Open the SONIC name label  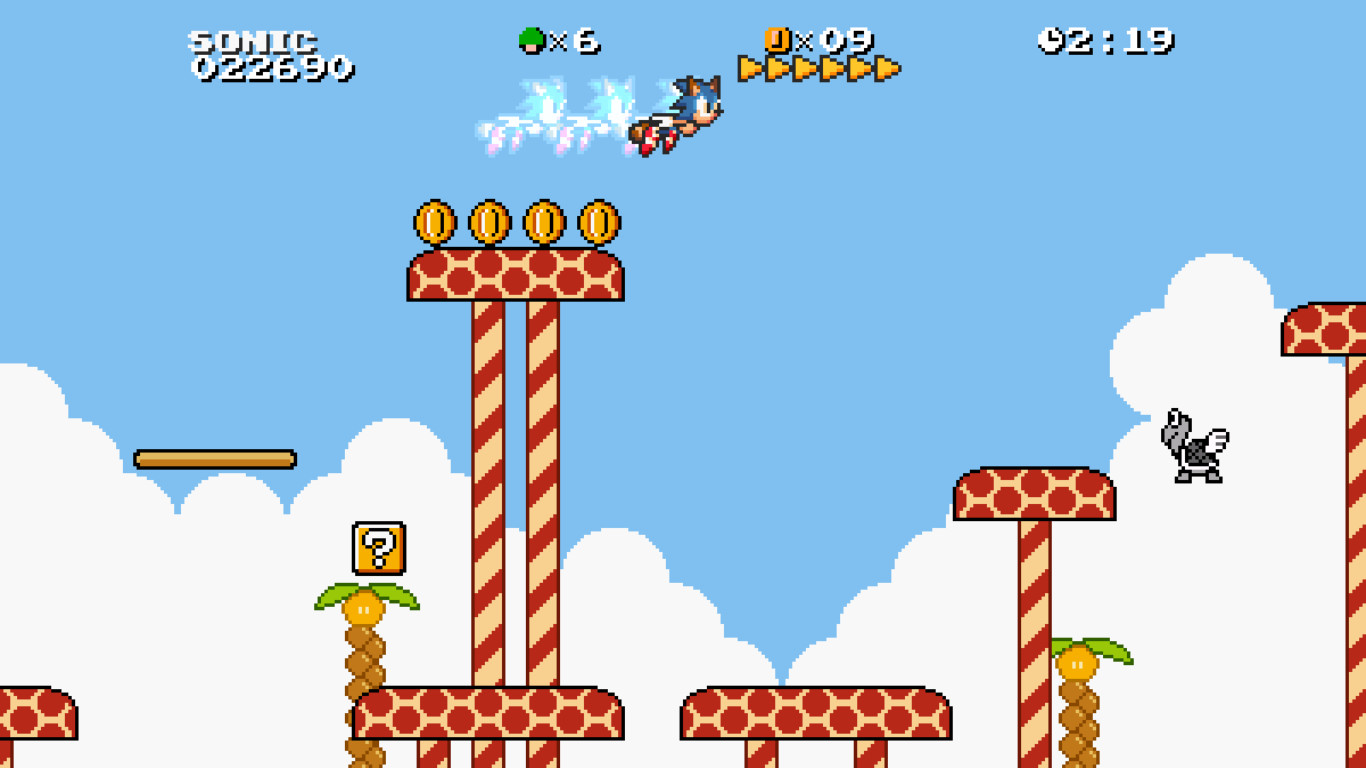(254, 40)
